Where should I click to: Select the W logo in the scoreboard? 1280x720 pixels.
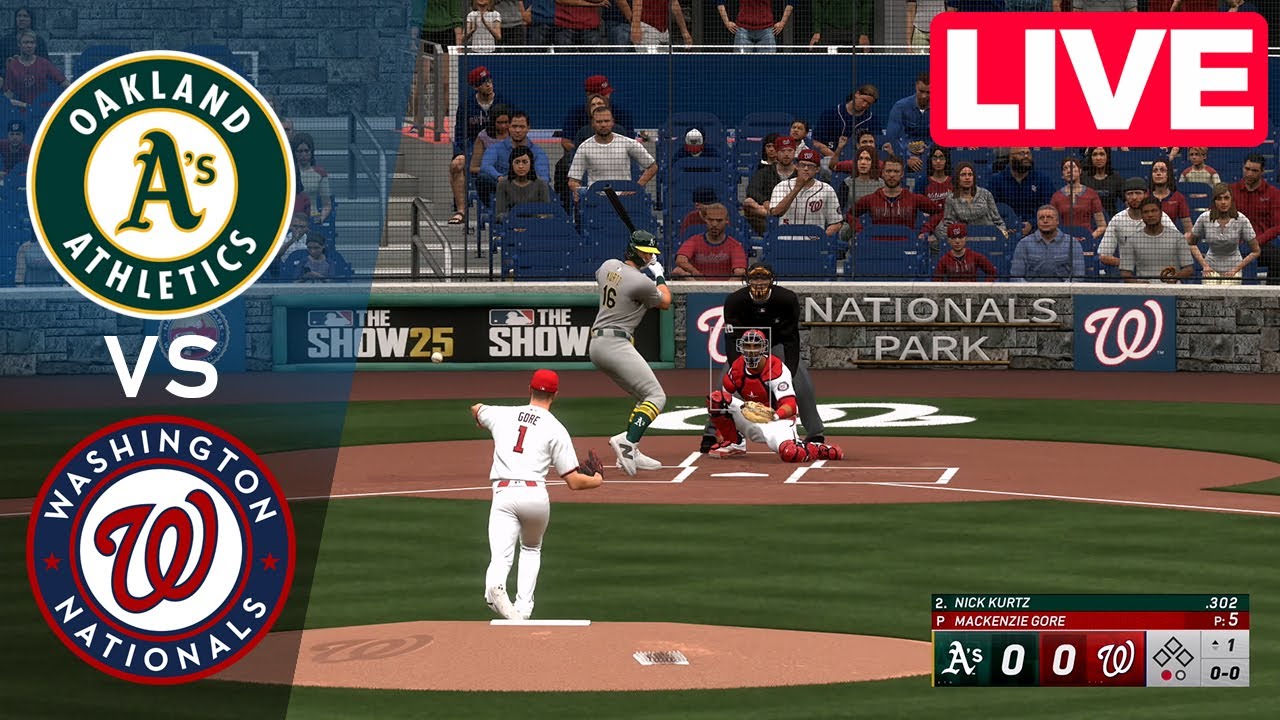[1115, 658]
